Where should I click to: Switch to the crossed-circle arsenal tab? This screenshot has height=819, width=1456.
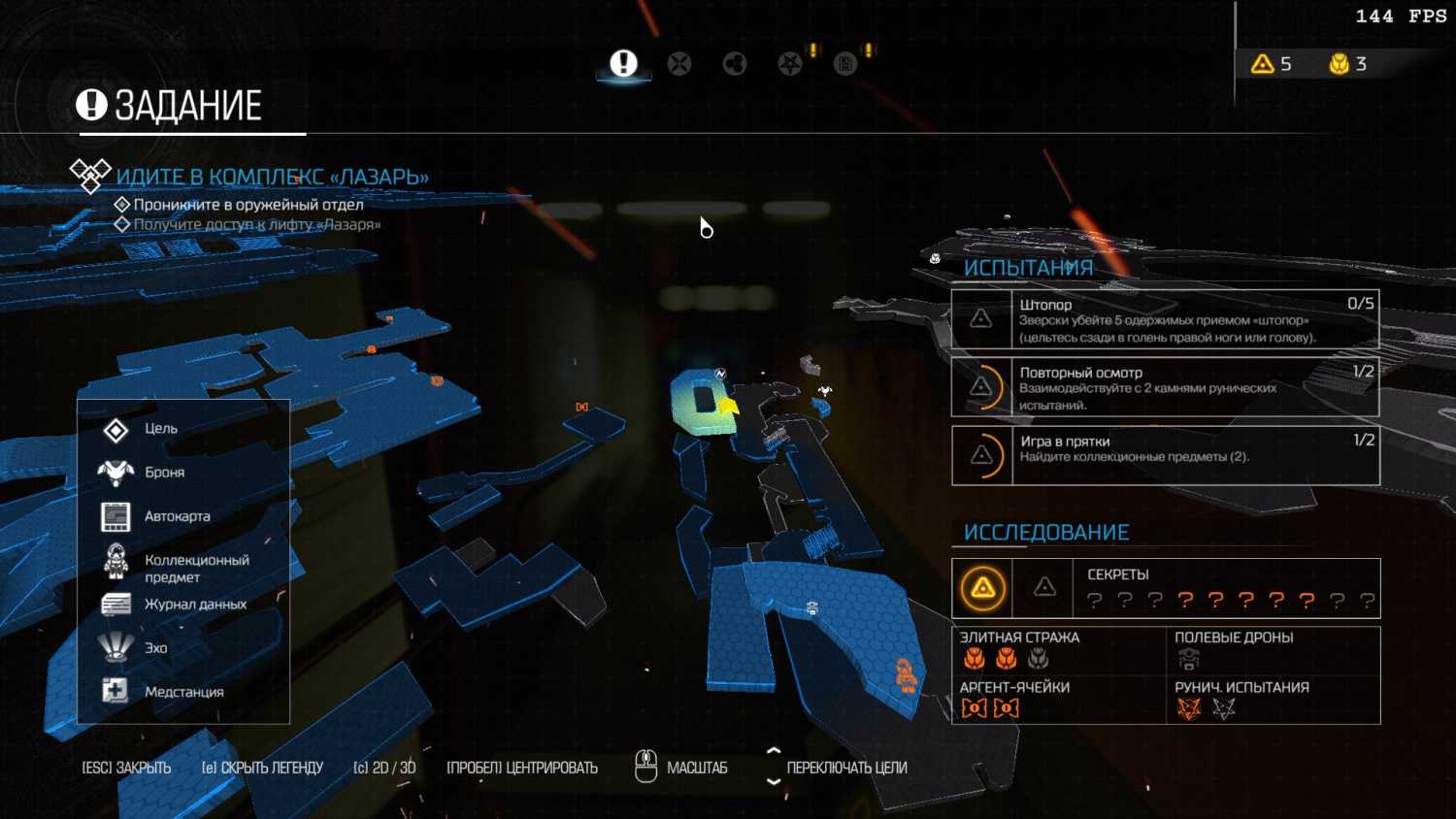pos(679,64)
